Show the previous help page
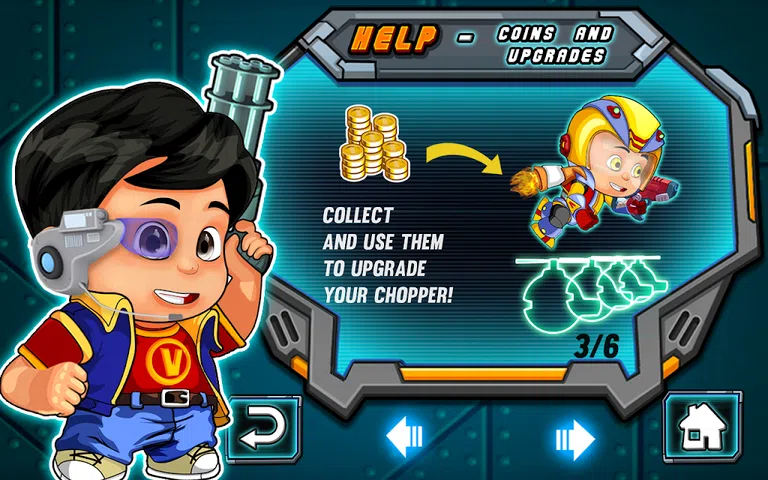This screenshot has height=480, width=768. [x=405, y=436]
